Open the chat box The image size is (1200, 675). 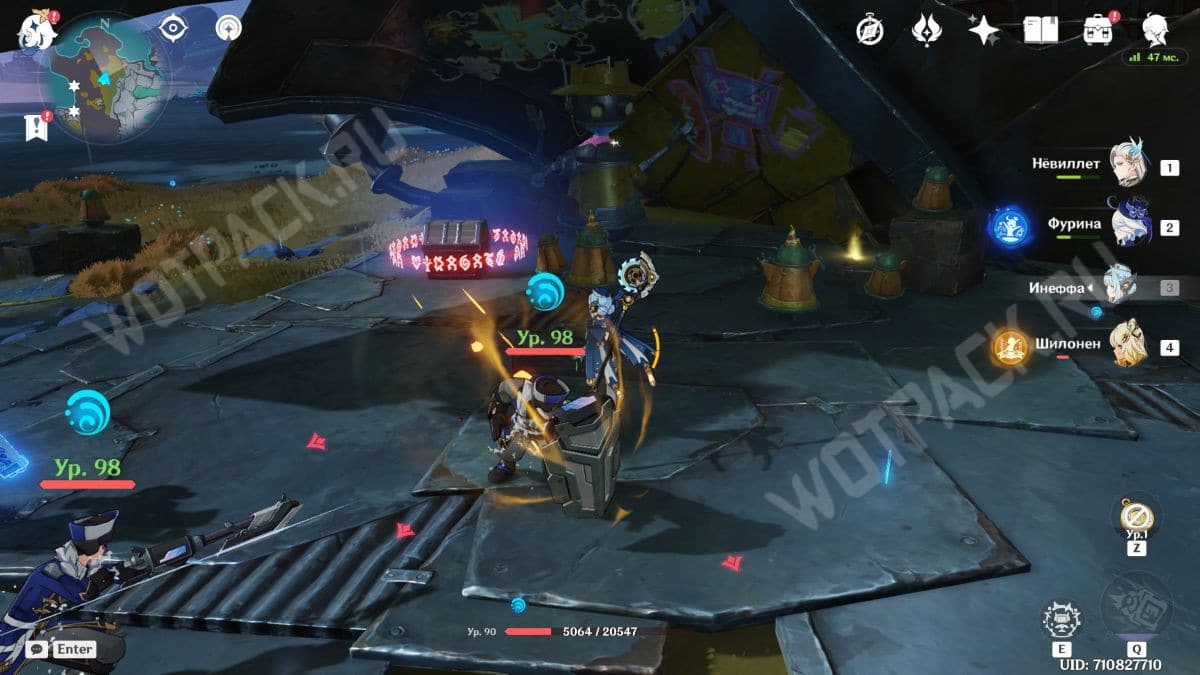click(x=63, y=648)
